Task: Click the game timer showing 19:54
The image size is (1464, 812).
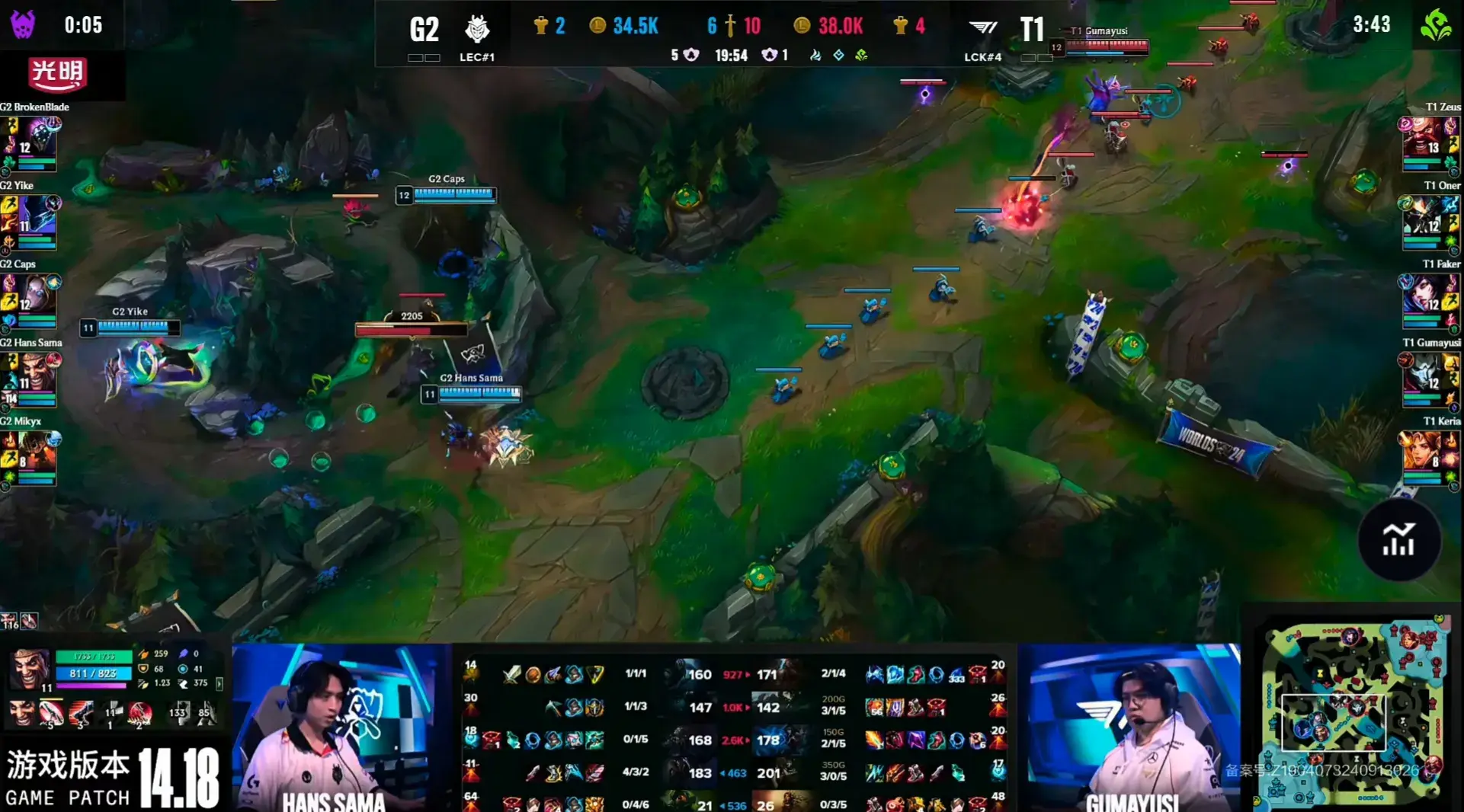Action: click(x=732, y=55)
